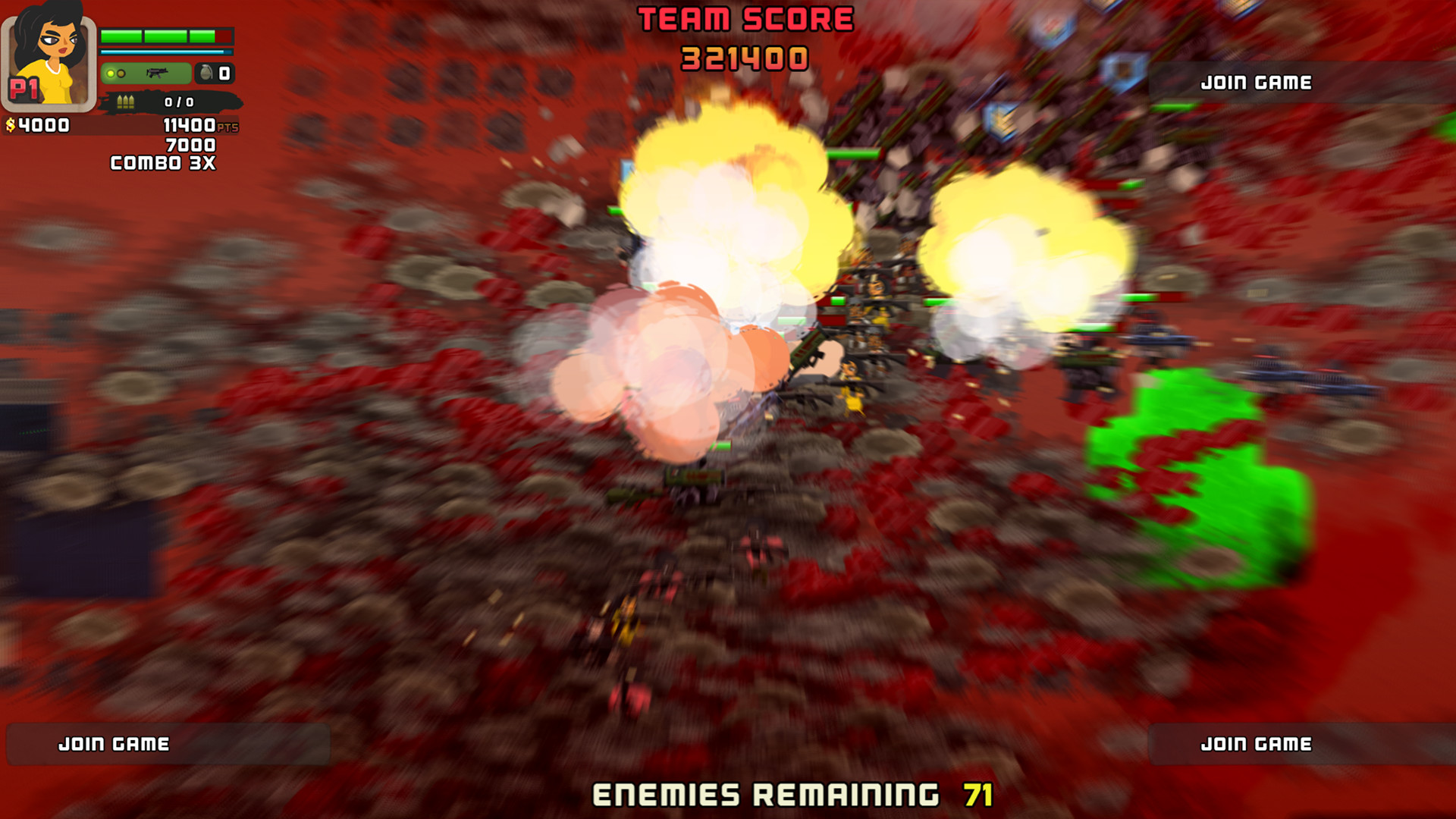Click the ammo bullets icon
This screenshot has height=819, width=1456.
pyautogui.click(x=126, y=101)
